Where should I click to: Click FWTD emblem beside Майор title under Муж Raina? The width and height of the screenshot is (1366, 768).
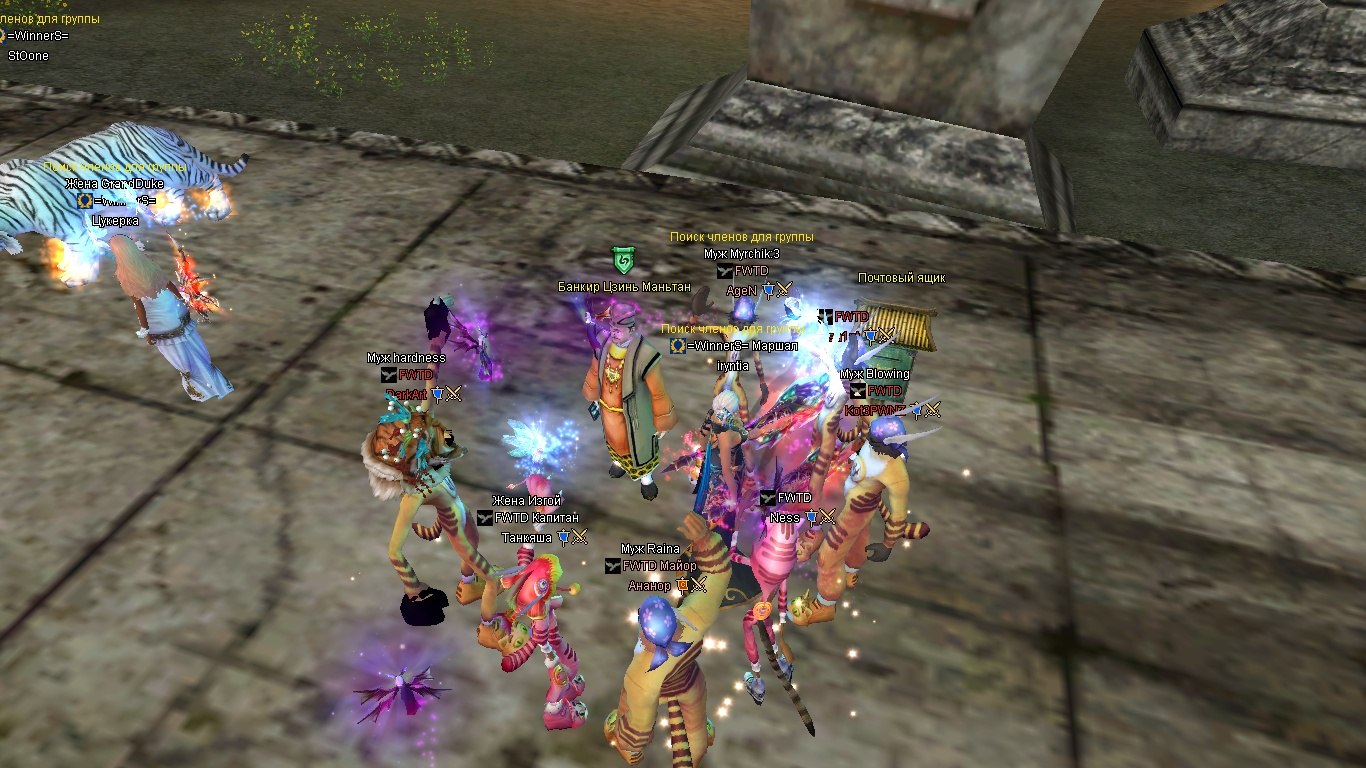click(x=612, y=567)
